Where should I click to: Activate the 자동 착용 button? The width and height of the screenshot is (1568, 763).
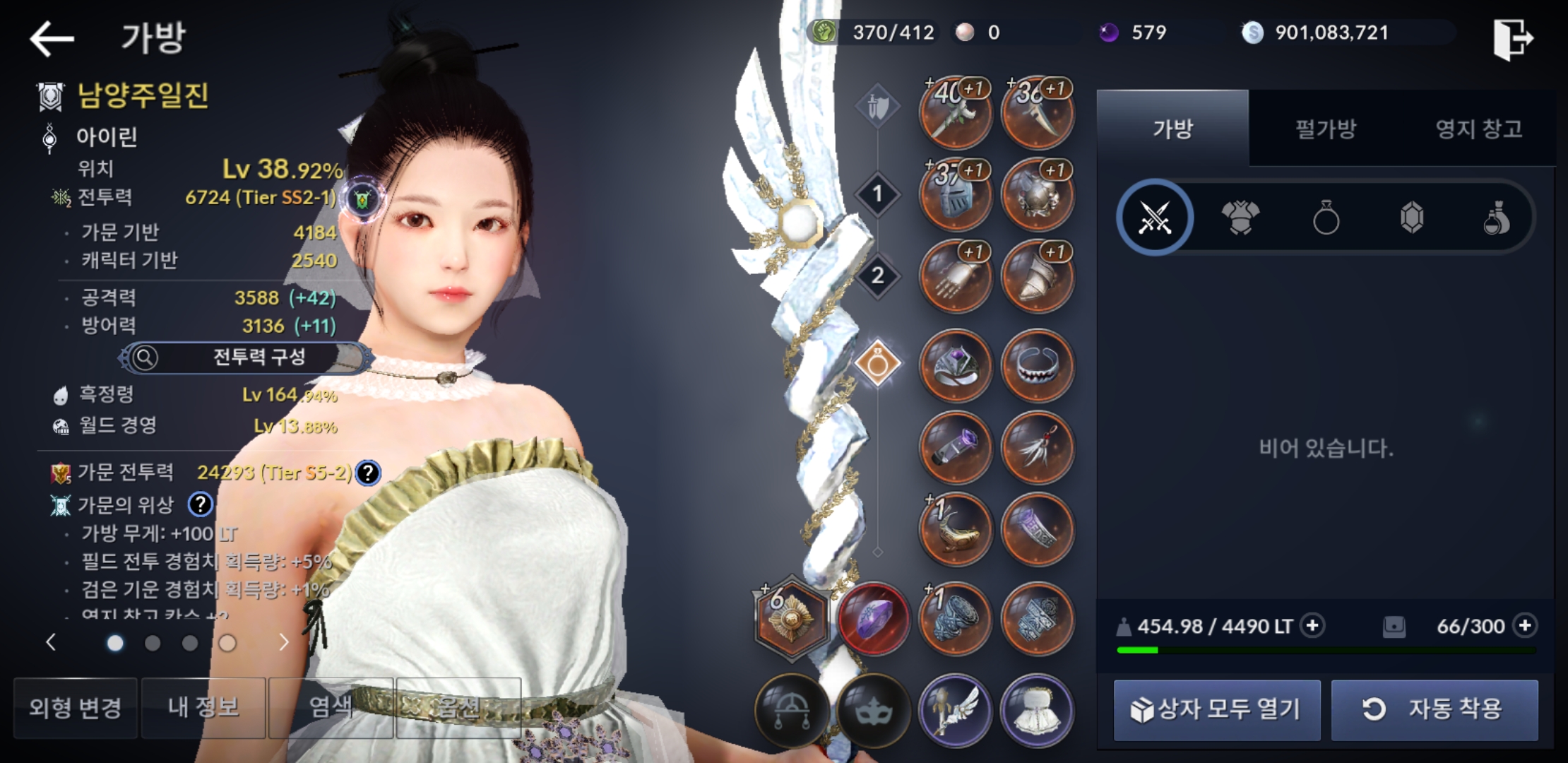(1434, 709)
